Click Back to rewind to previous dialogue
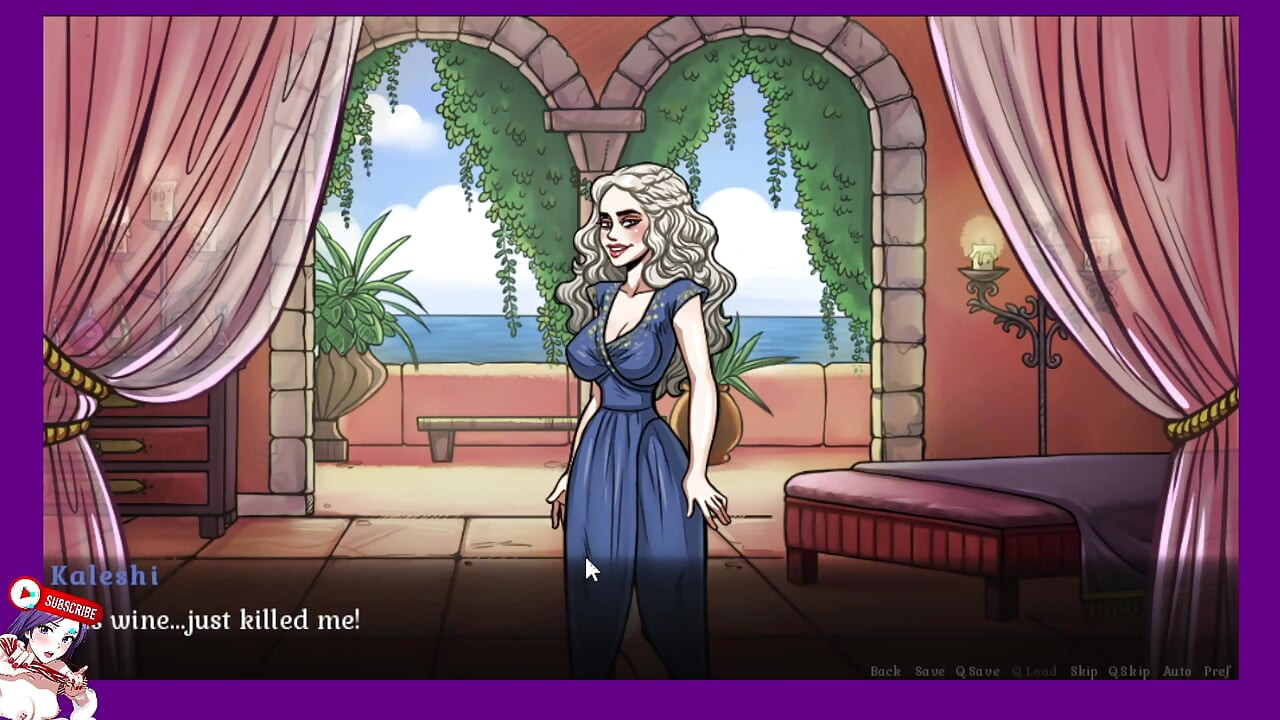Screen dimensions: 1280x720 pos(886,671)
